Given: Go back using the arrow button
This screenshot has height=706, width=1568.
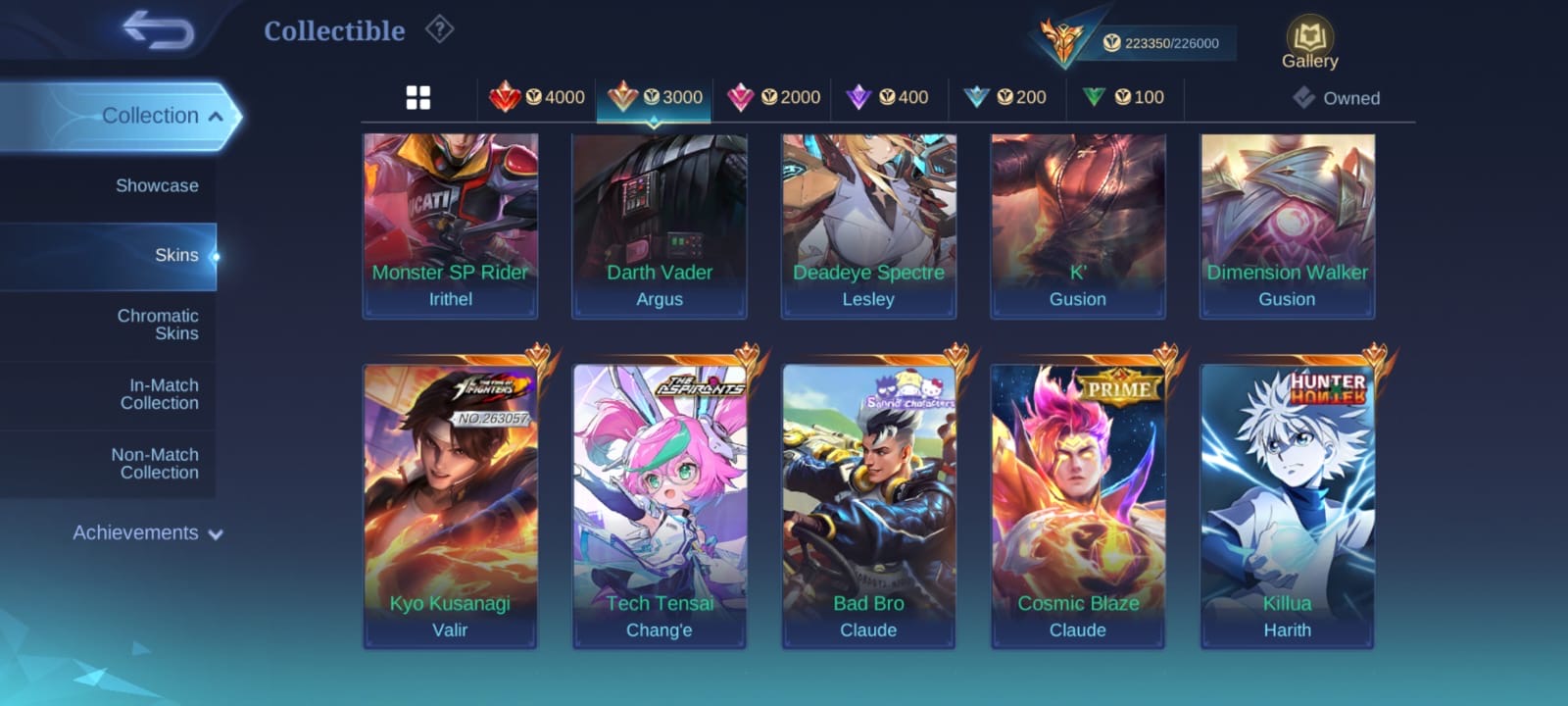Looking at the screenshot, I should [158, 30].
